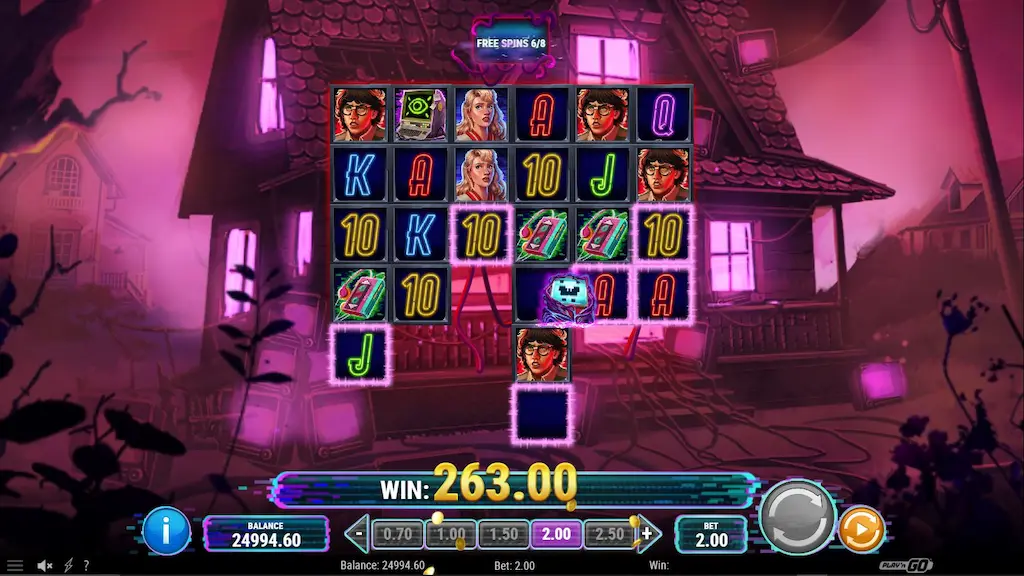Spin the reels with the large spin button
Viewport: 1024px width, 576px height.
(x=797, y=517)
